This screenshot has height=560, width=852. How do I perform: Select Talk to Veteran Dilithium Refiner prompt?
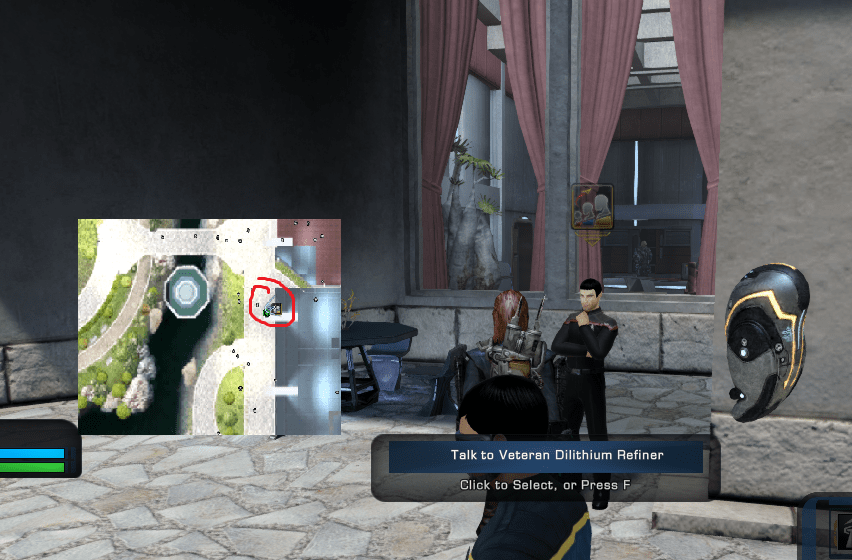(x=545, y=456)
